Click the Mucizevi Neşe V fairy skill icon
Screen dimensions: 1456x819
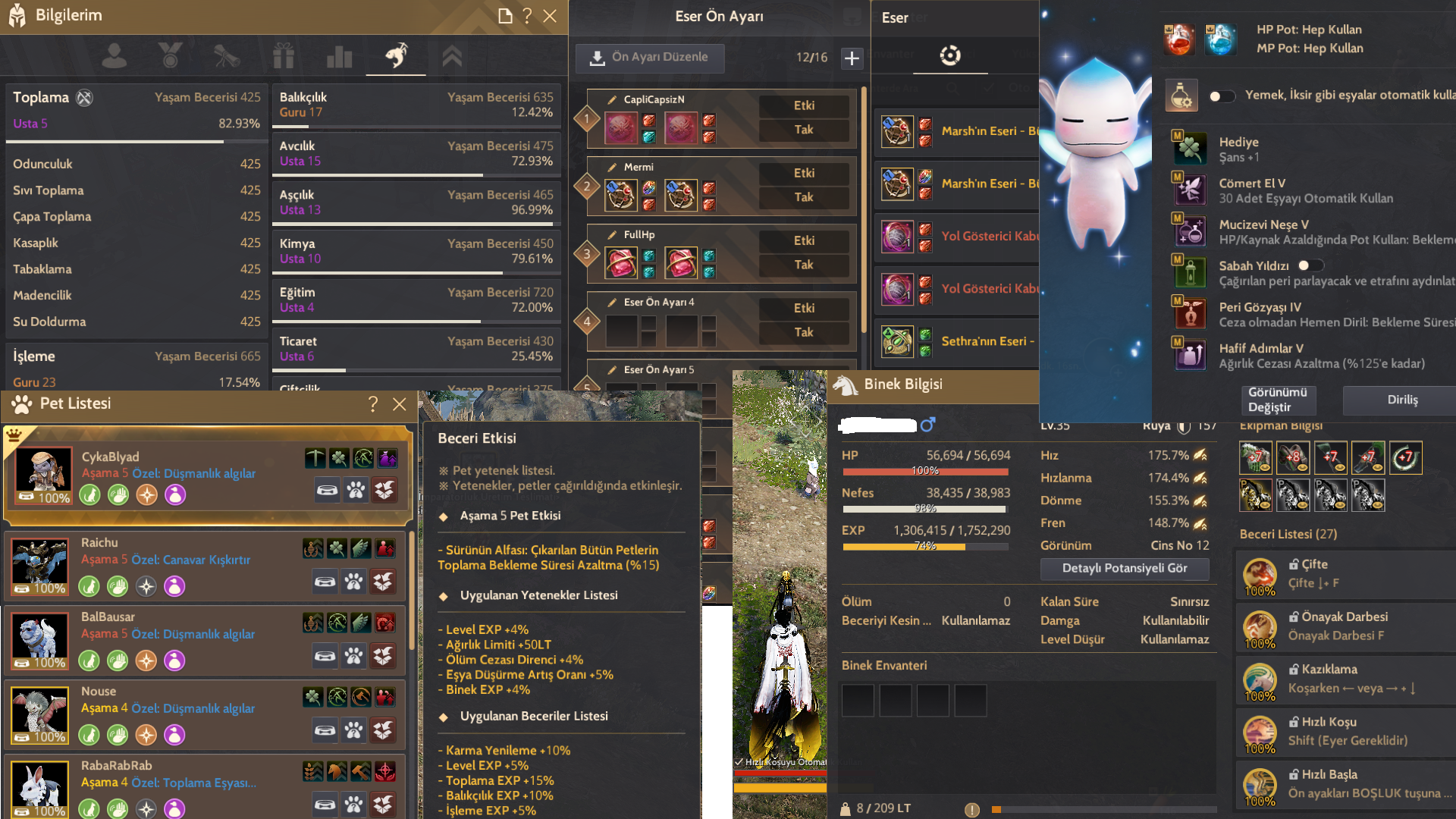pos(1191,231)
